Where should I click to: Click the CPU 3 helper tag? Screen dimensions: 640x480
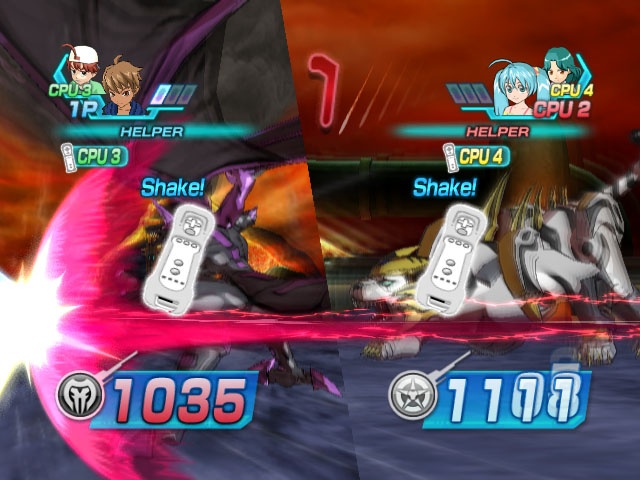94,156
